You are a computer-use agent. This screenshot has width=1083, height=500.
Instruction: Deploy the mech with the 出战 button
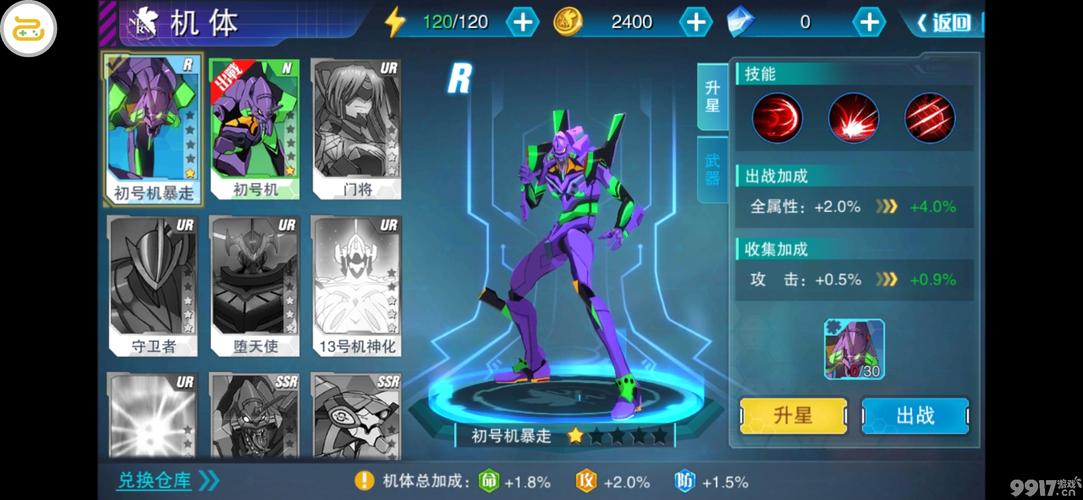(914, 416)
